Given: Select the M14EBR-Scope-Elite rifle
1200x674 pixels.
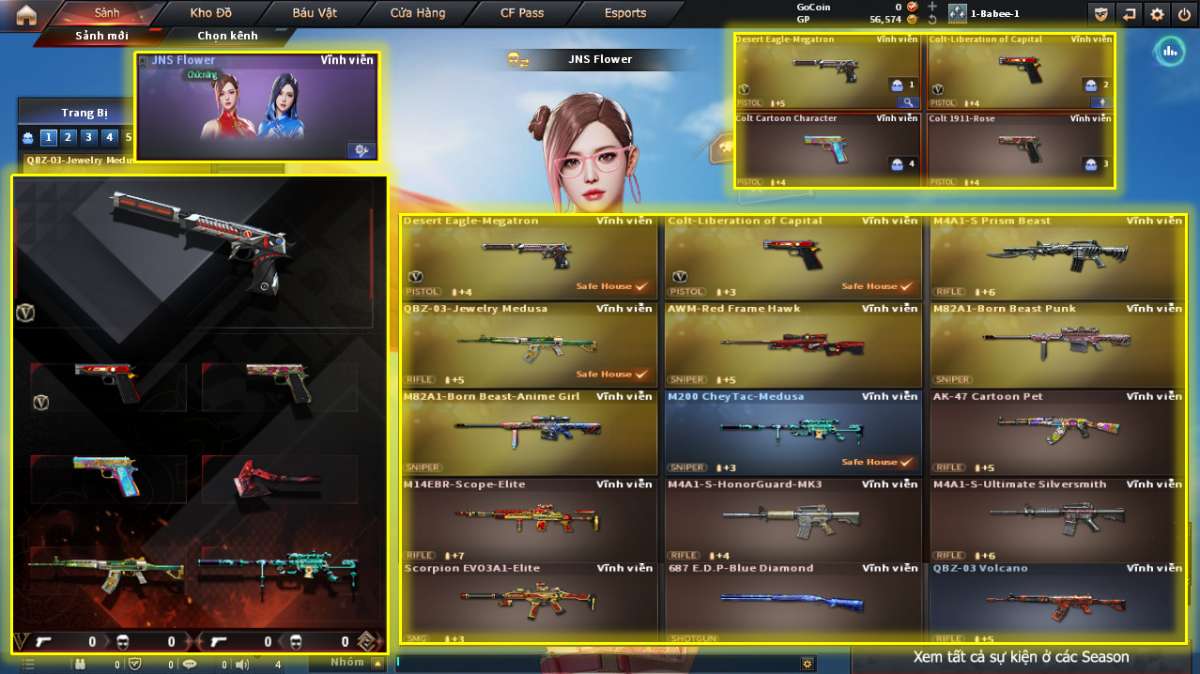Looking at the screenshot, I should [x=529, y=520].
